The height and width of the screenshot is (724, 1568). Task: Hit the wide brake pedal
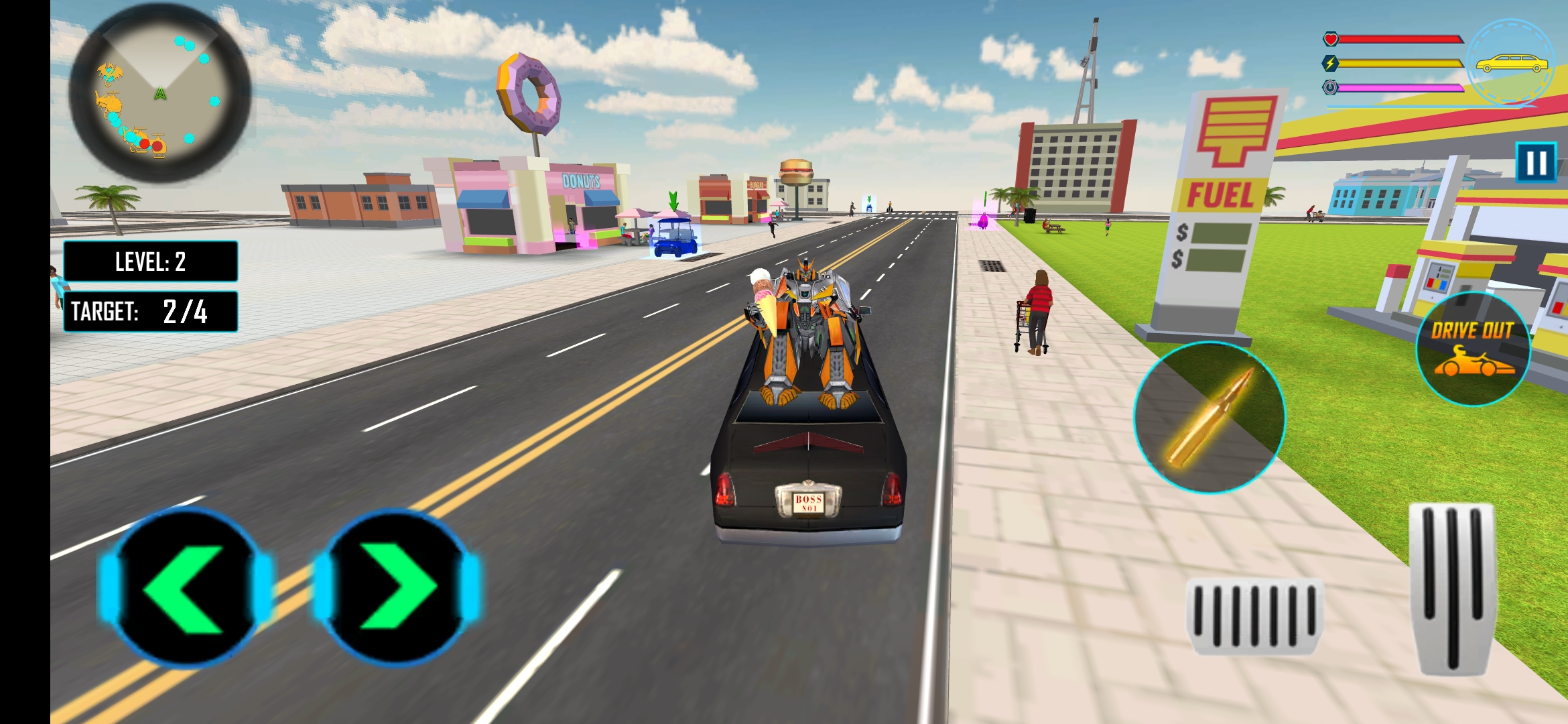click(x=1253, y=615)
